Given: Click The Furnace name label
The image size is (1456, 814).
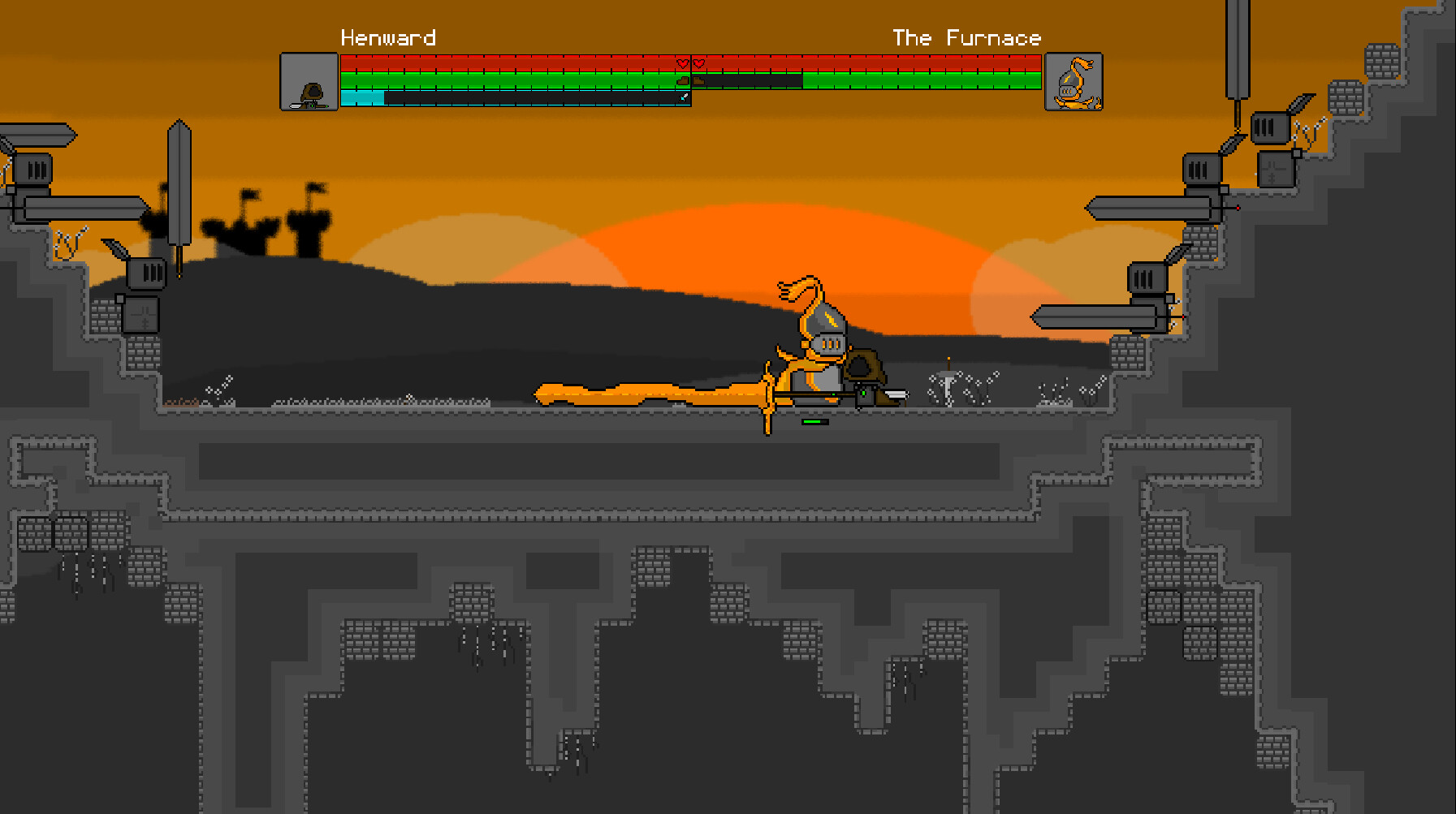Looking at the screenshot, I should tap(966, 37).
